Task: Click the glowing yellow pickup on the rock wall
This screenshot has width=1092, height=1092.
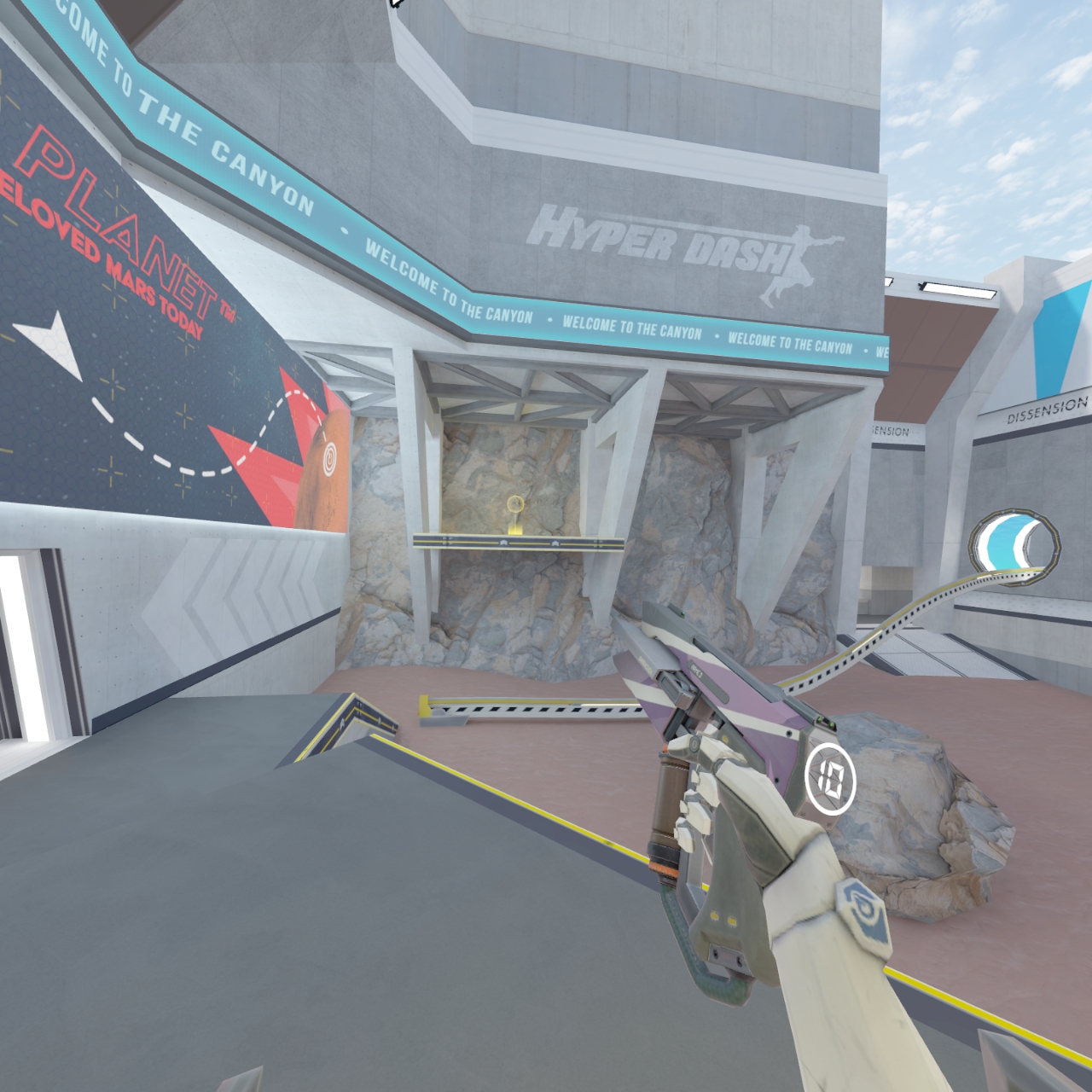Action: tap(515, 506)
